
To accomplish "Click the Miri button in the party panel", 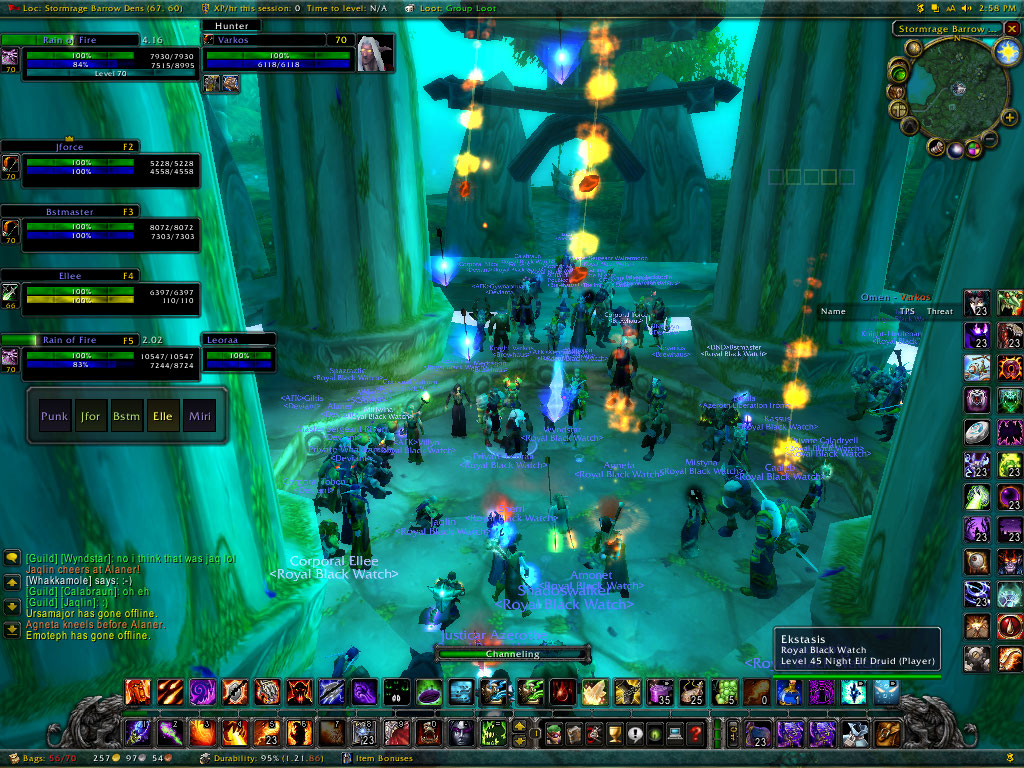I will click(x=197, y=416).
